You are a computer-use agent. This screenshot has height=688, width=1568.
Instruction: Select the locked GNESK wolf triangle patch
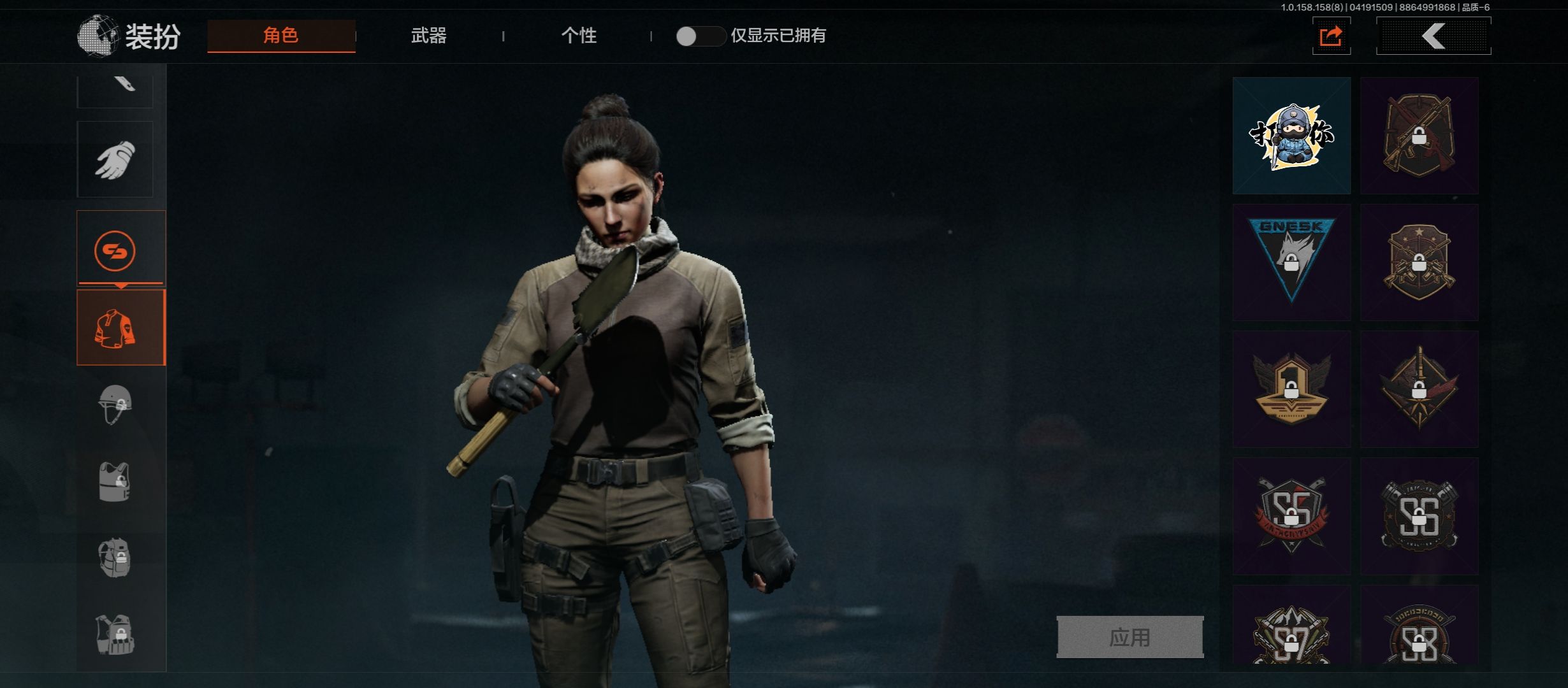click(1291, 262)
